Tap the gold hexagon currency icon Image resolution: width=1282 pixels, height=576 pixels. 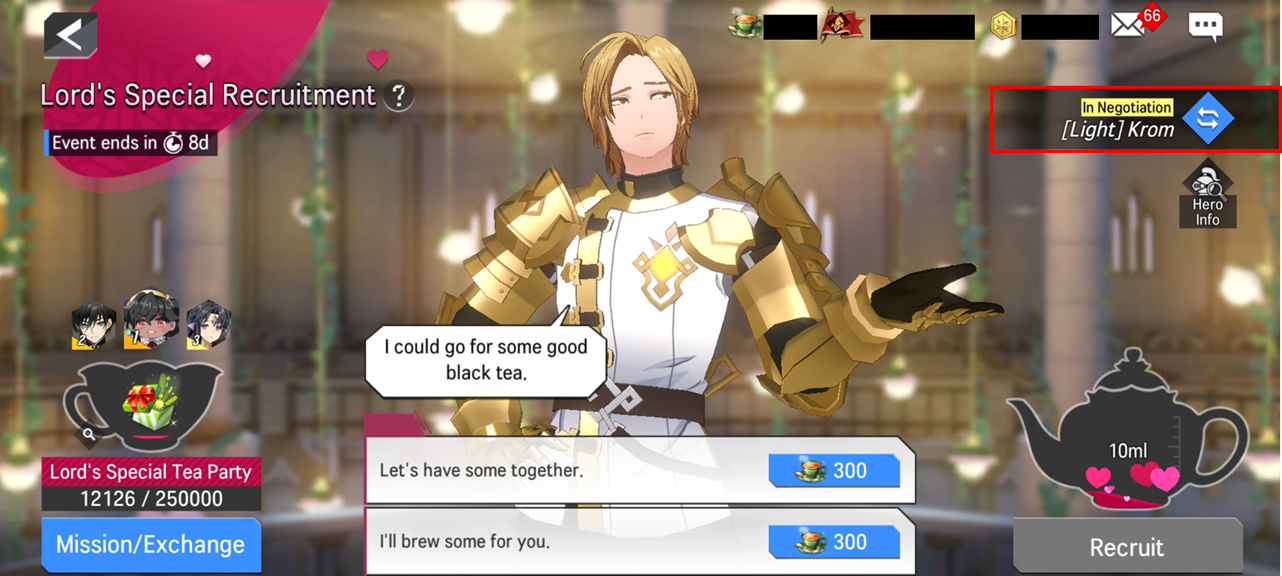coord(1003,26)
